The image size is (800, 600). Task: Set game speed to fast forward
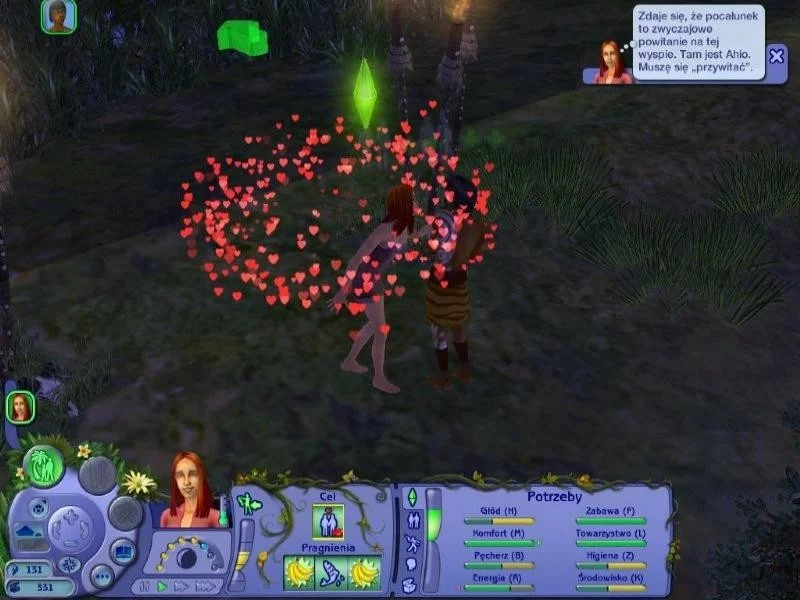[182, 586]
